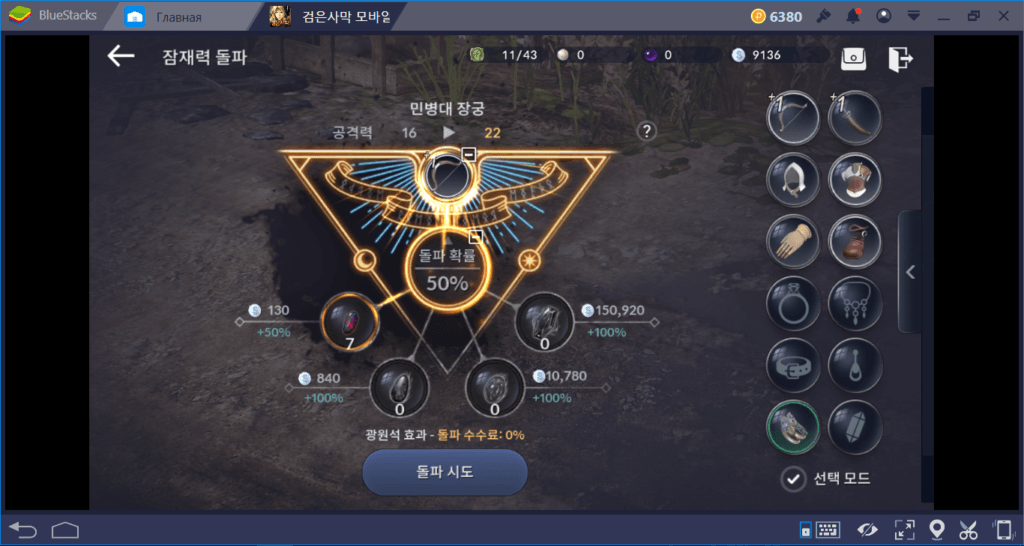Go back with the arrow beside 잠재력 돌파
The width and height of the screenshot is (1024, 546).
point(121,56)
